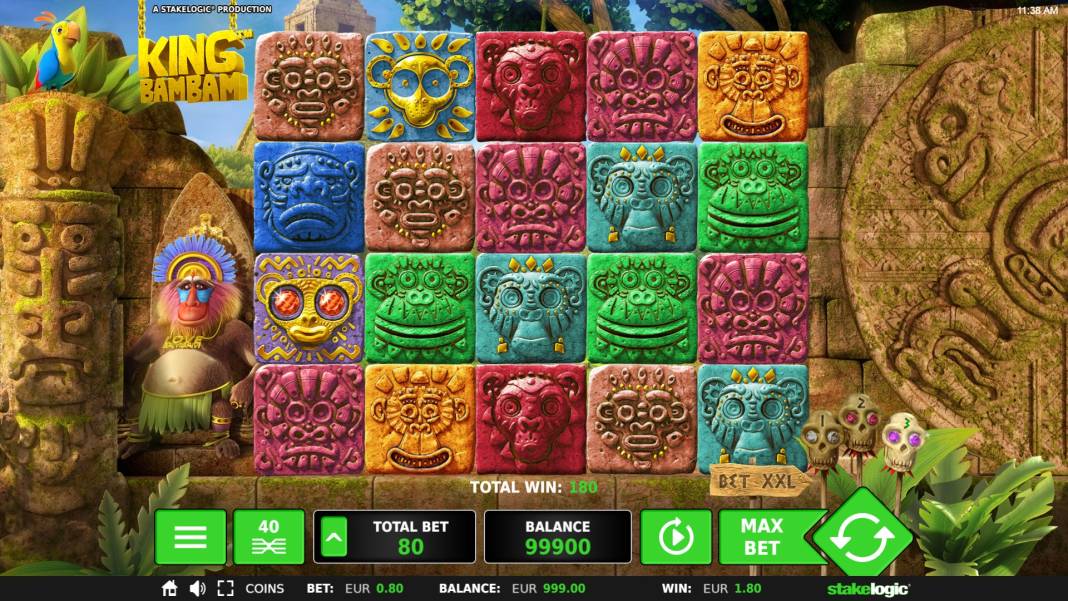Viewport: 1068px width, 601px height.
Task: Enter fullscreen mode
Action: 225,589
